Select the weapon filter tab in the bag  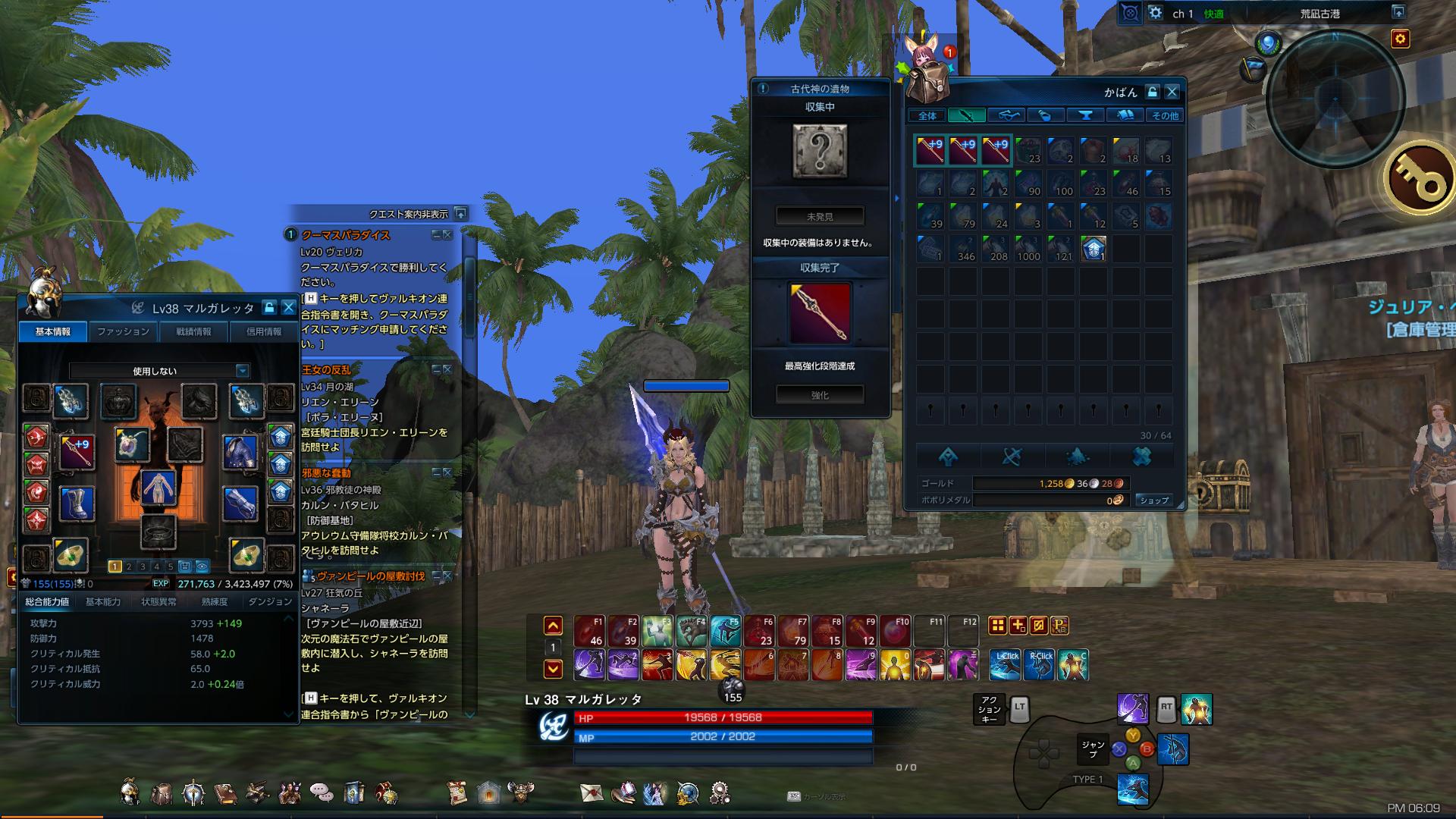[967, 115]
